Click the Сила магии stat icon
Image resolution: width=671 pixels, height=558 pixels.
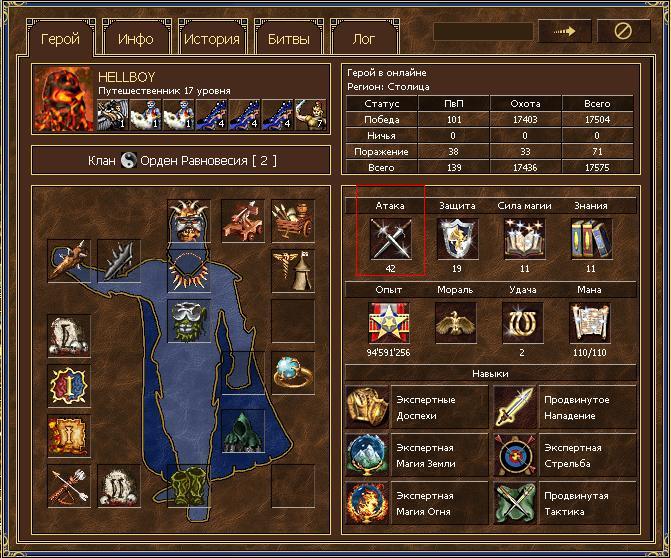(x=524, y=240)
